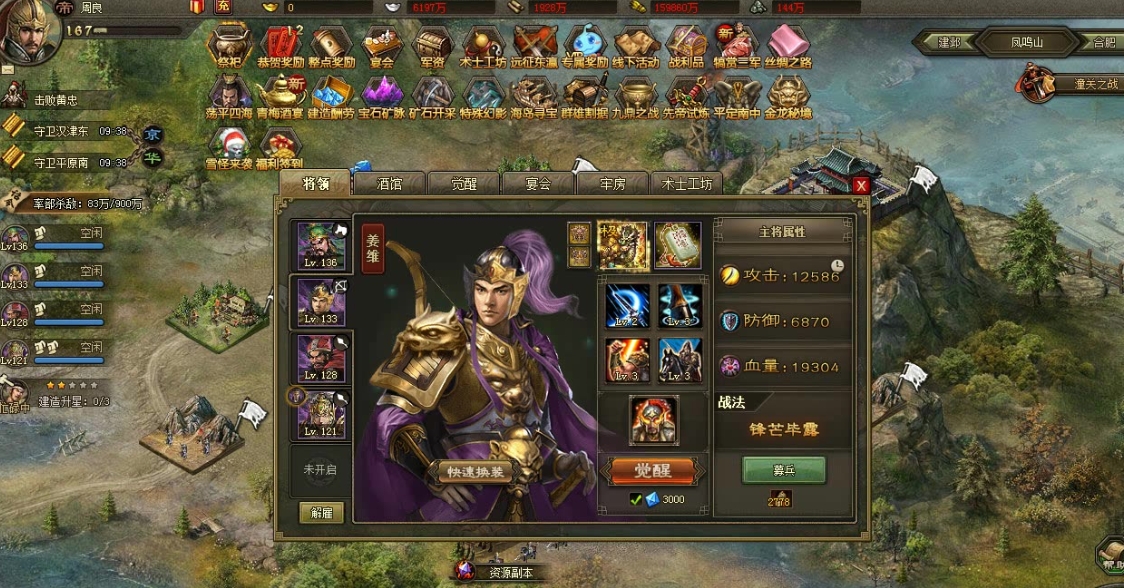Viewport: 1124px width, 588px height.
Task: Click the green 募兵 recruit button
Action: [783, 470]
